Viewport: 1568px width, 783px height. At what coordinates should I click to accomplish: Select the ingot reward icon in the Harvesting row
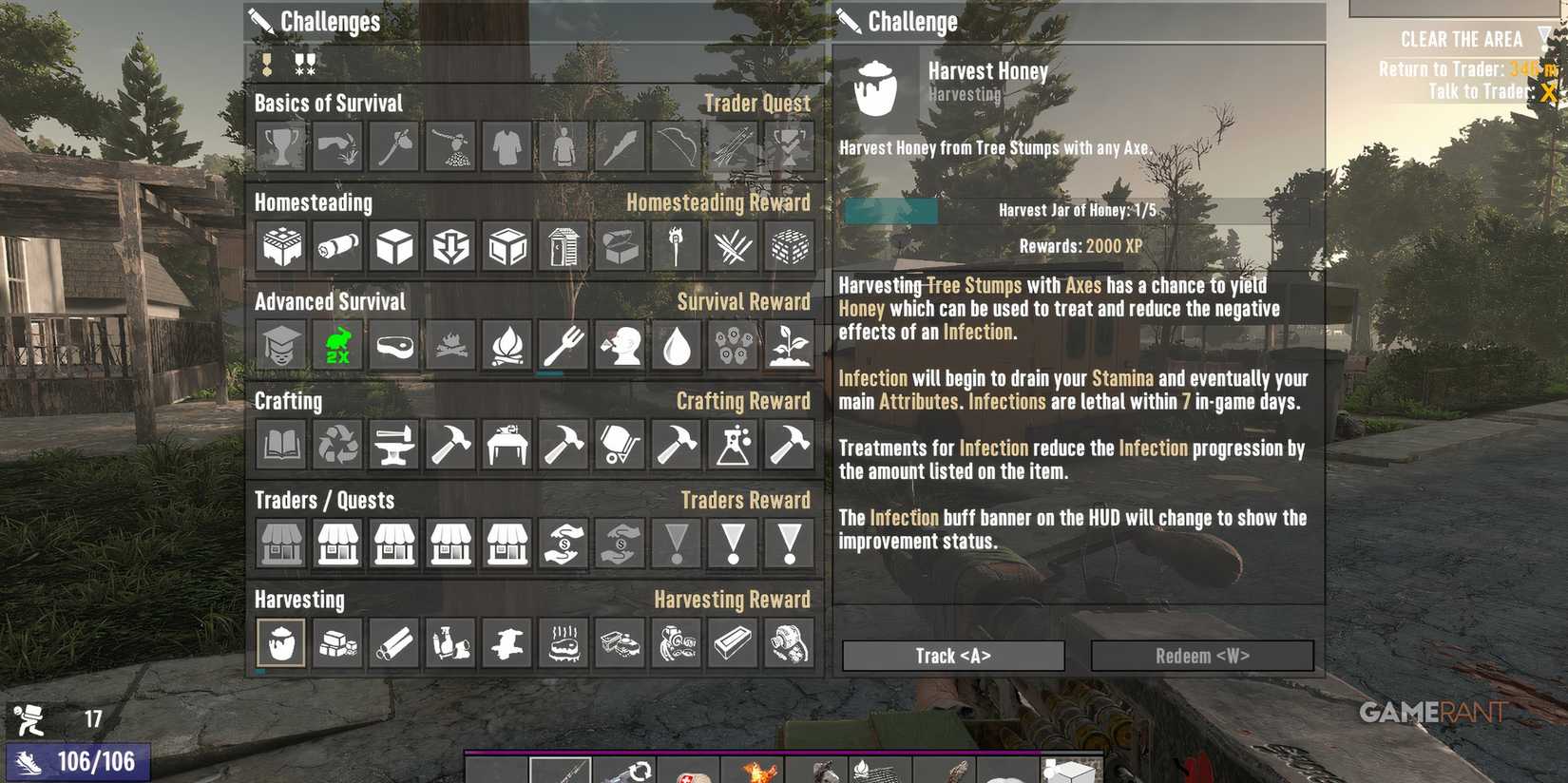pos(732,642)
